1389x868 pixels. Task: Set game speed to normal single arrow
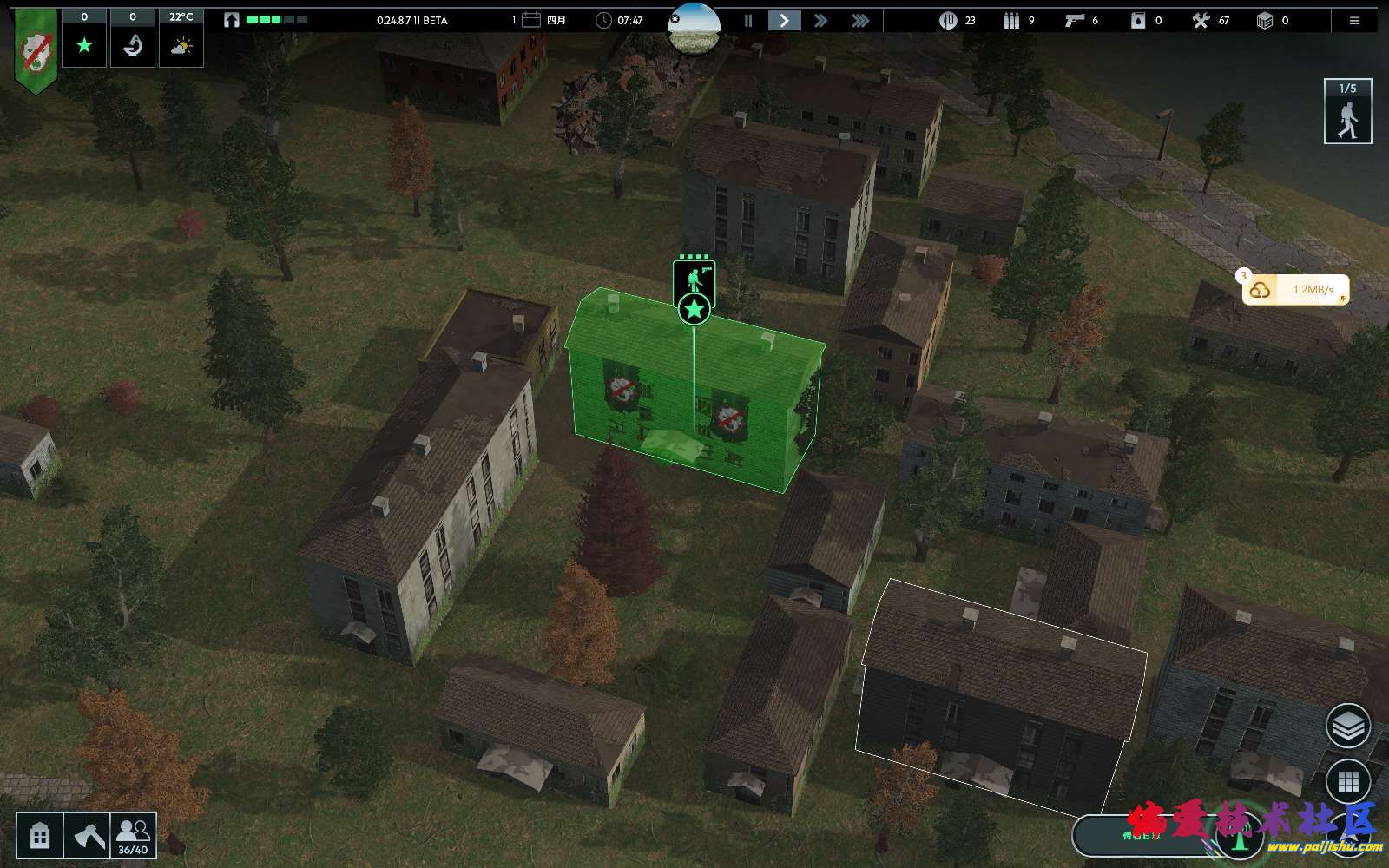pos(784,20)
